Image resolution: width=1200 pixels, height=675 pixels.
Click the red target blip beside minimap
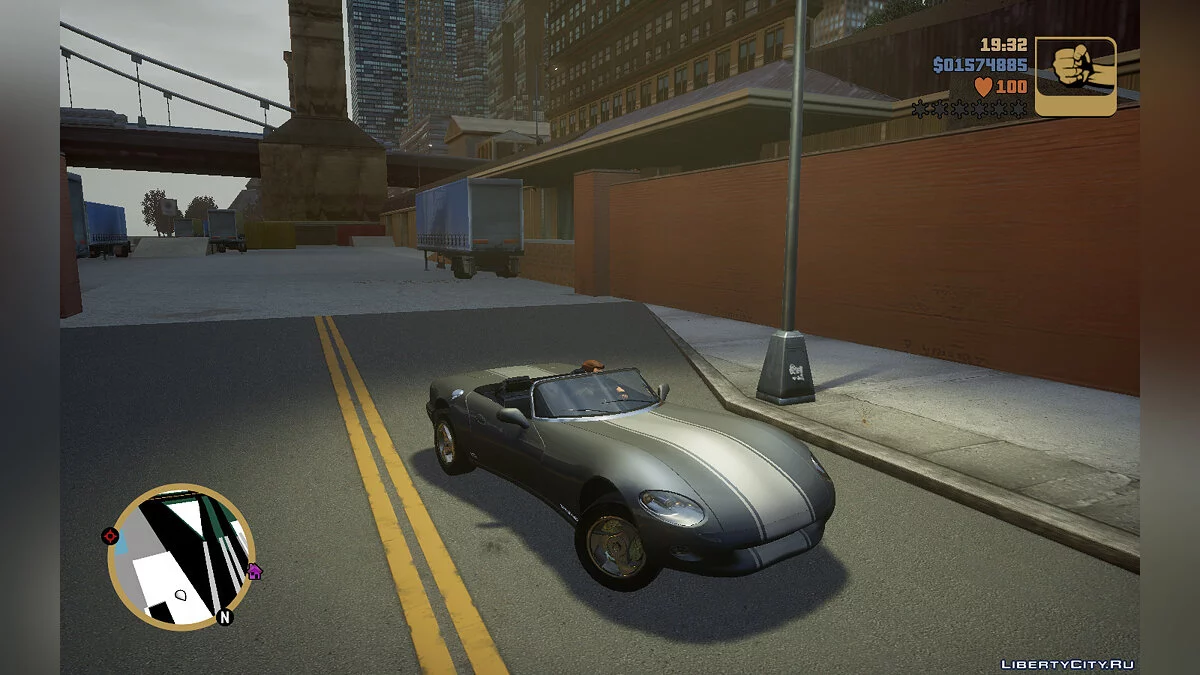point(110,536)
